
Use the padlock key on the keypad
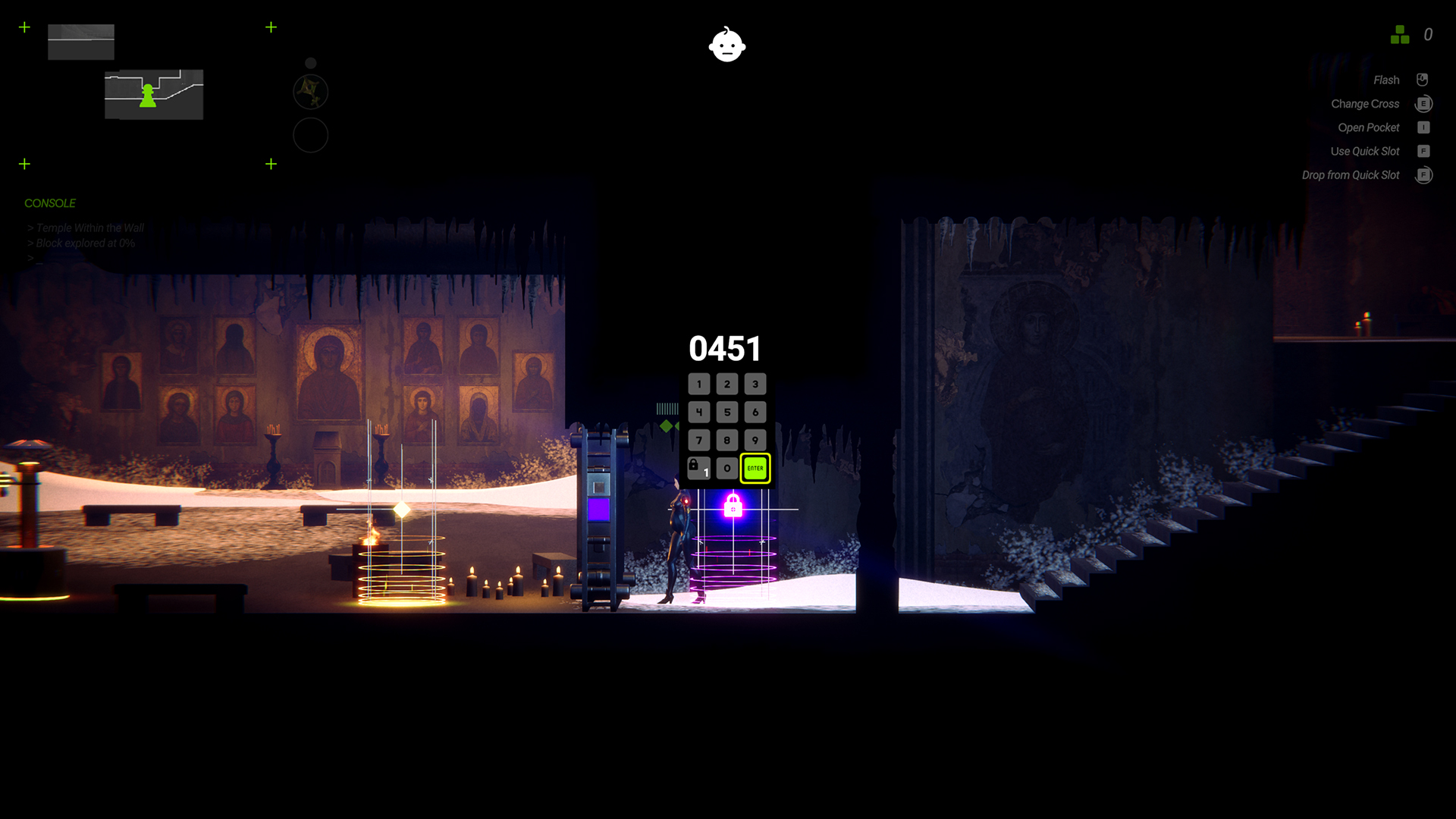coord(698,468)
